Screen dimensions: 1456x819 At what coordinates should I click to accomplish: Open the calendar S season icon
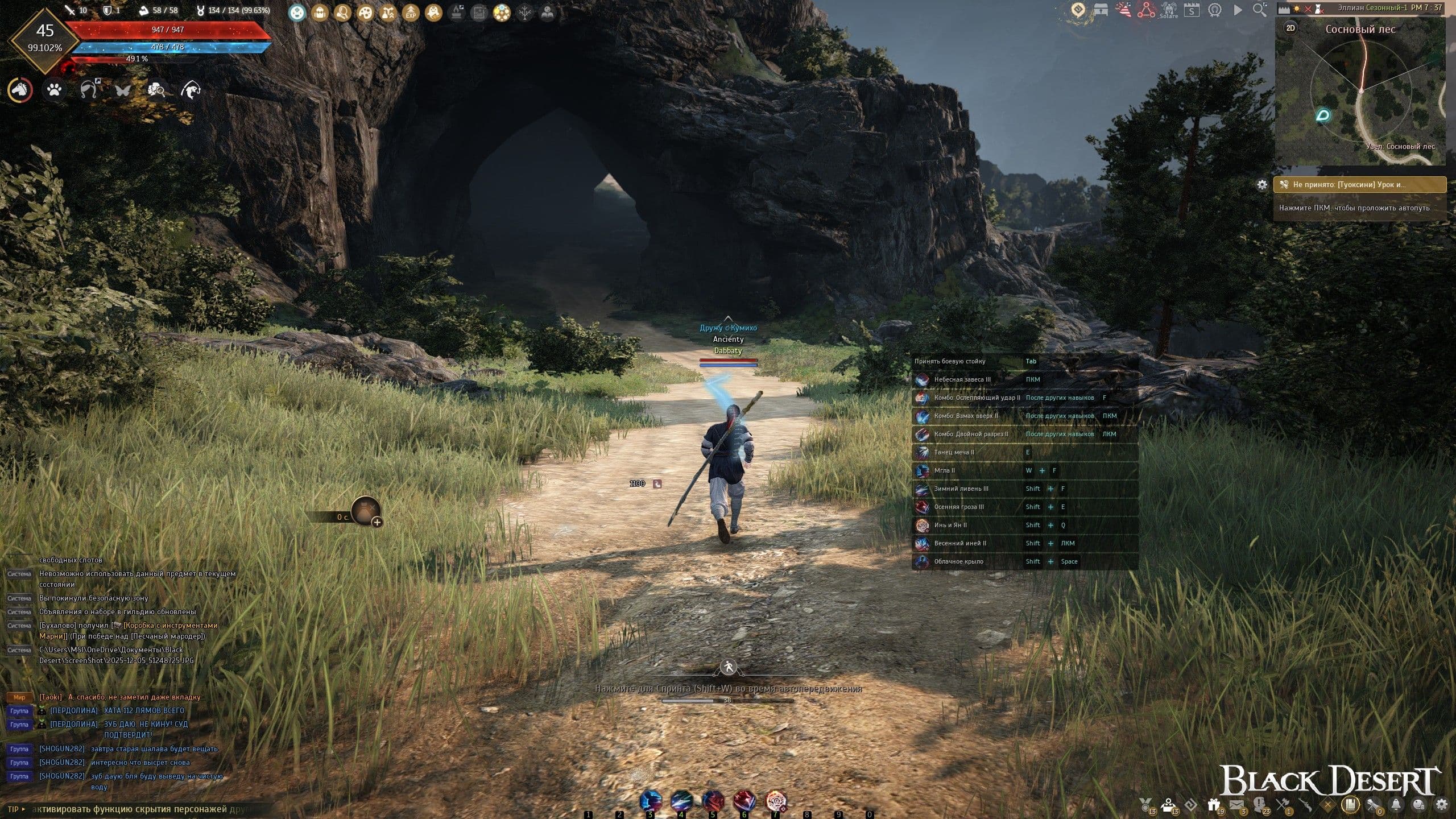point(1192,10)
